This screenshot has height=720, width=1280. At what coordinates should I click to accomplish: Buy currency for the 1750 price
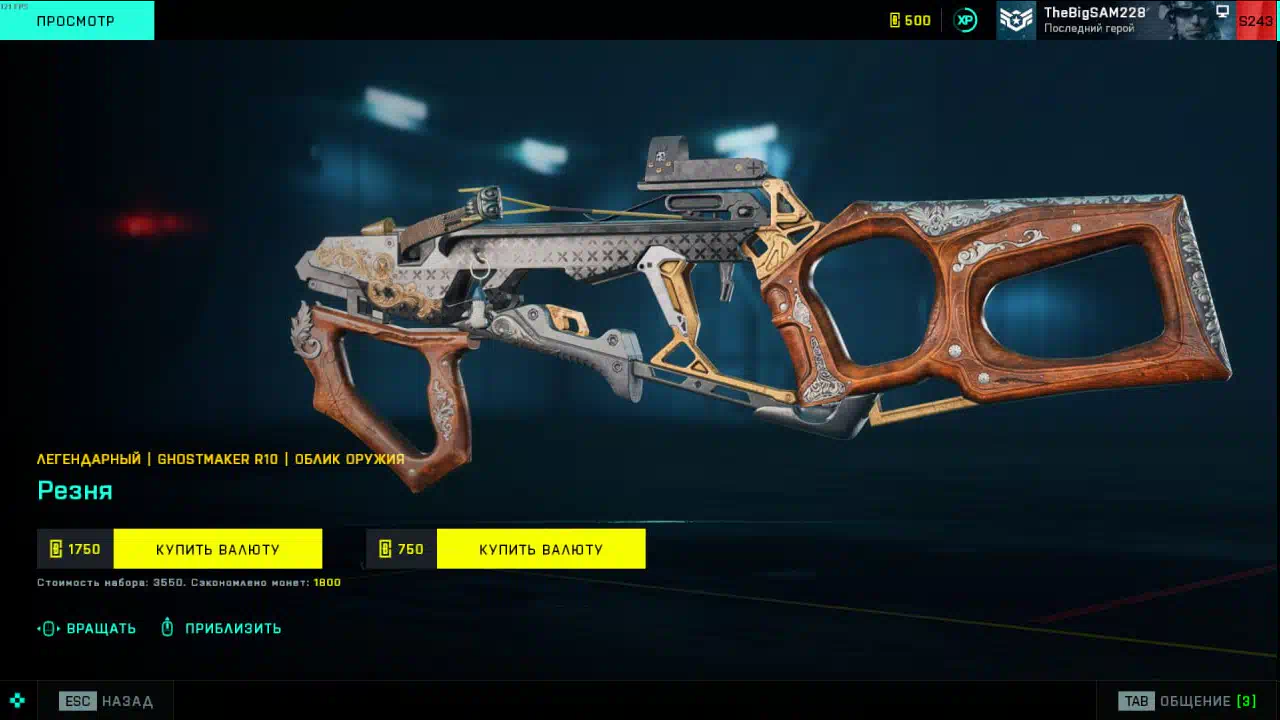217,549
